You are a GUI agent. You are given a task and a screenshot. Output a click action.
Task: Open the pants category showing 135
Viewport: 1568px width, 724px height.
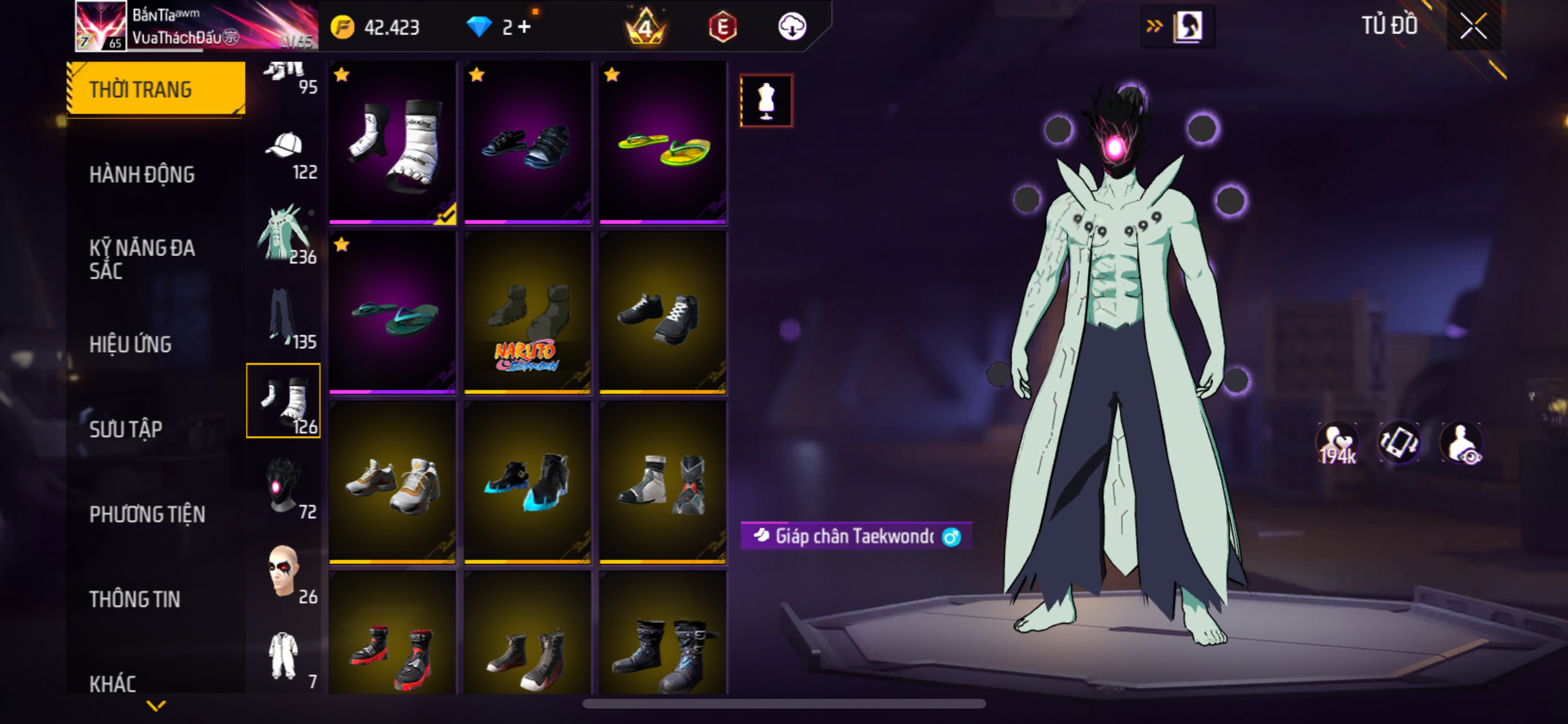click(285, 320)
